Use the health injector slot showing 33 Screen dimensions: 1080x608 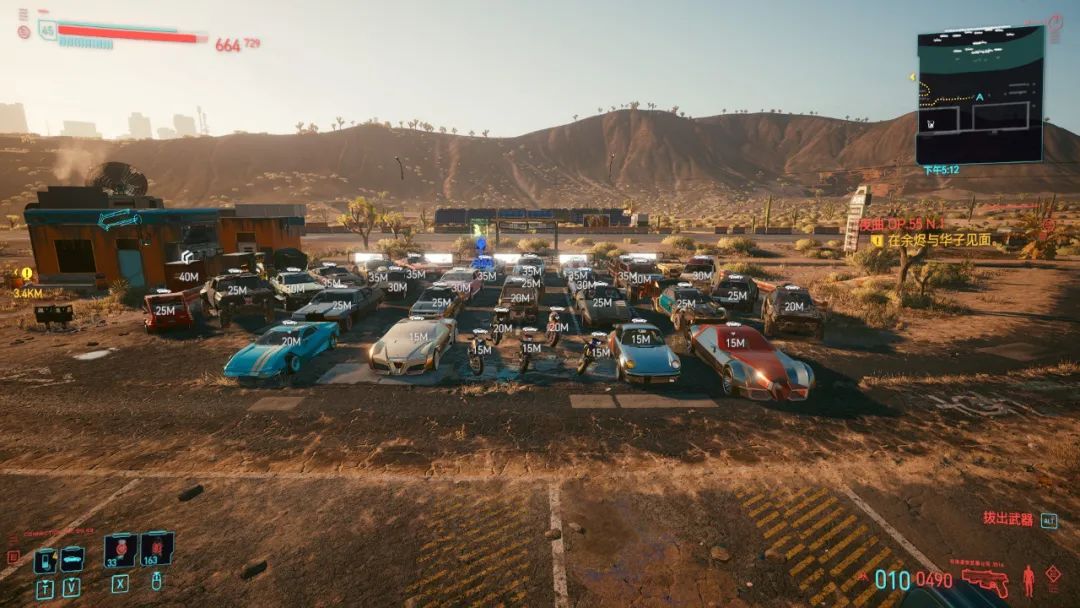pyautogui.click(x=121, y=549)
